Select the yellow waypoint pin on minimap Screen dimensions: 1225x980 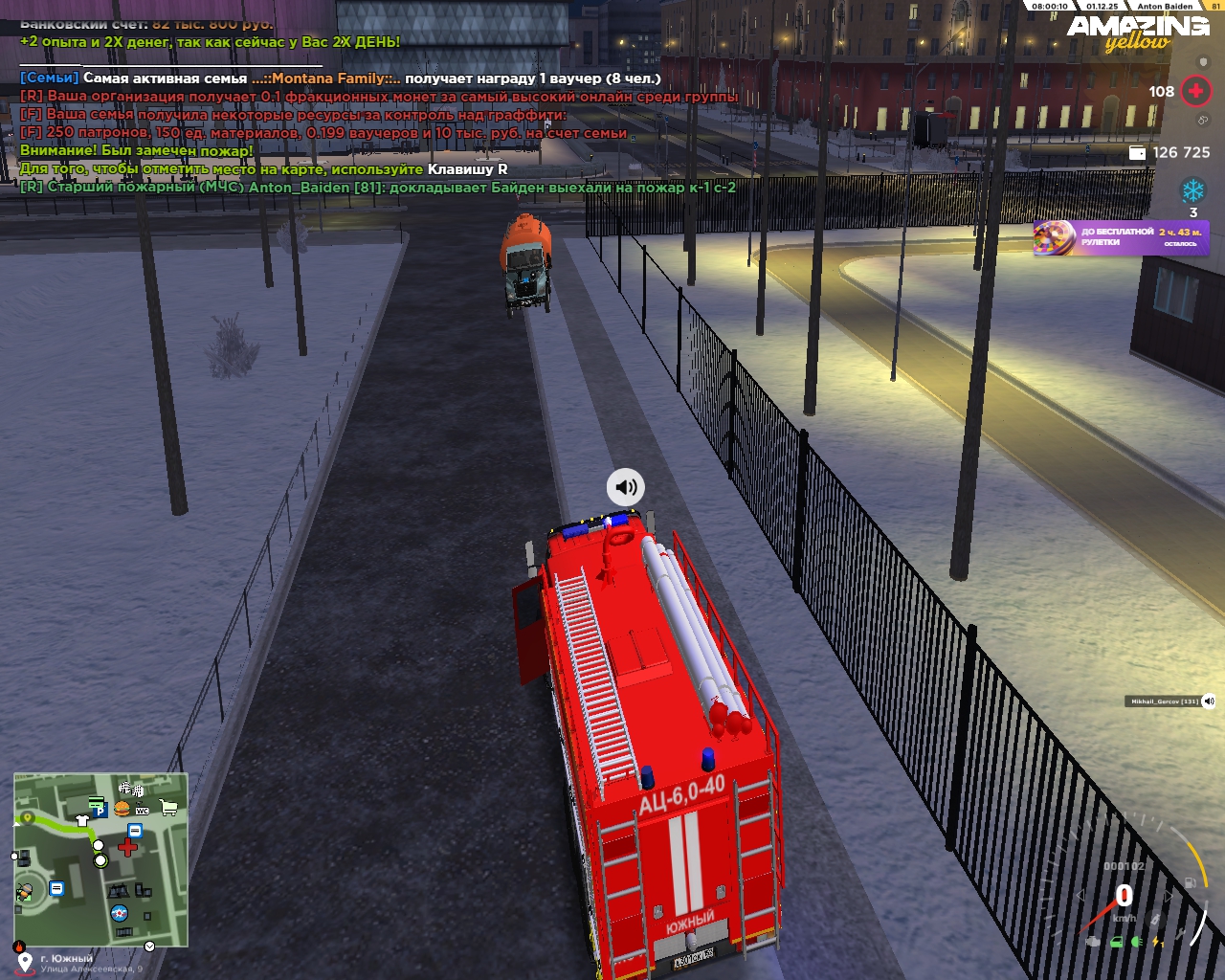pos(28,818)
